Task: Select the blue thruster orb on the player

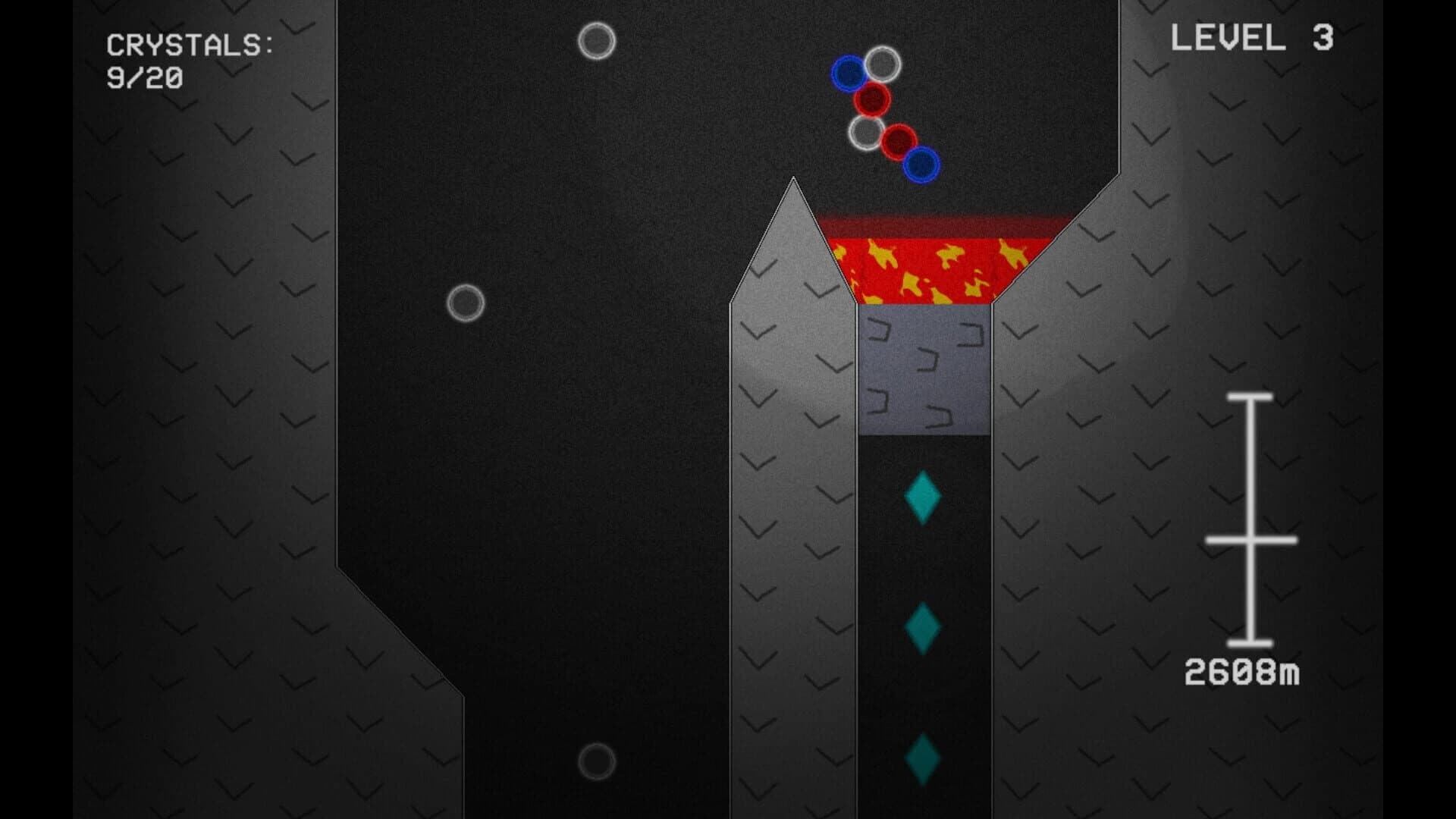Action: click(x=849, y=74)
